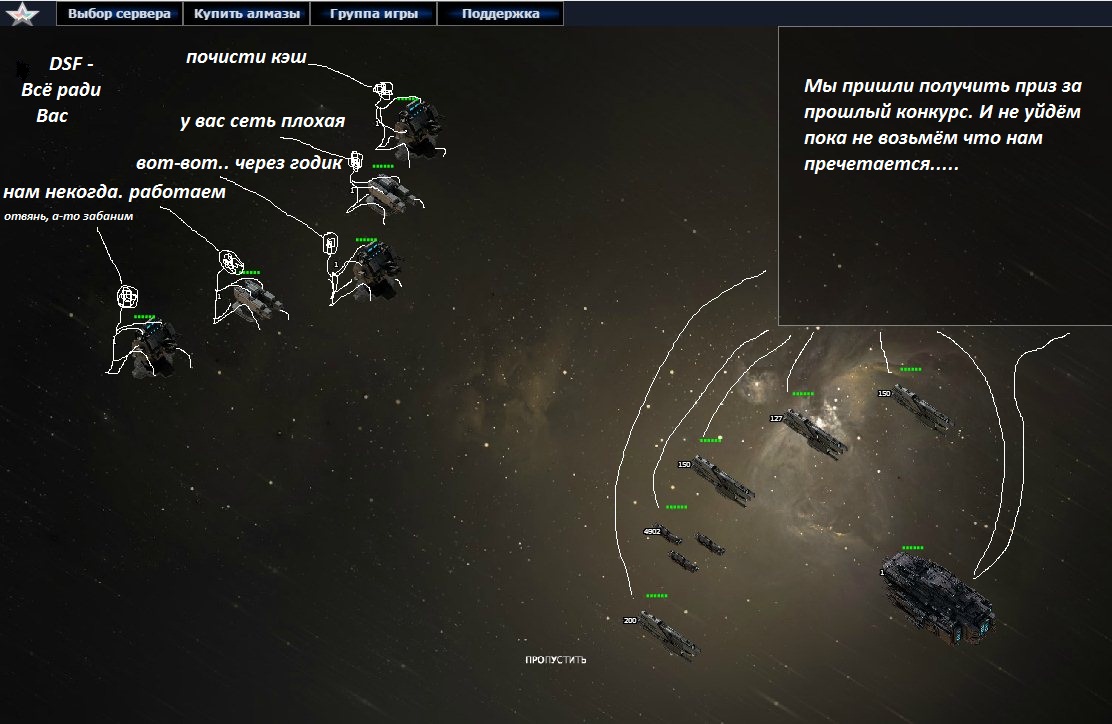Viewport: 1112px width, 724px height.
Task: Skip the cutscene with ПРОПУСТИТЬ
Action: (556, 660)
